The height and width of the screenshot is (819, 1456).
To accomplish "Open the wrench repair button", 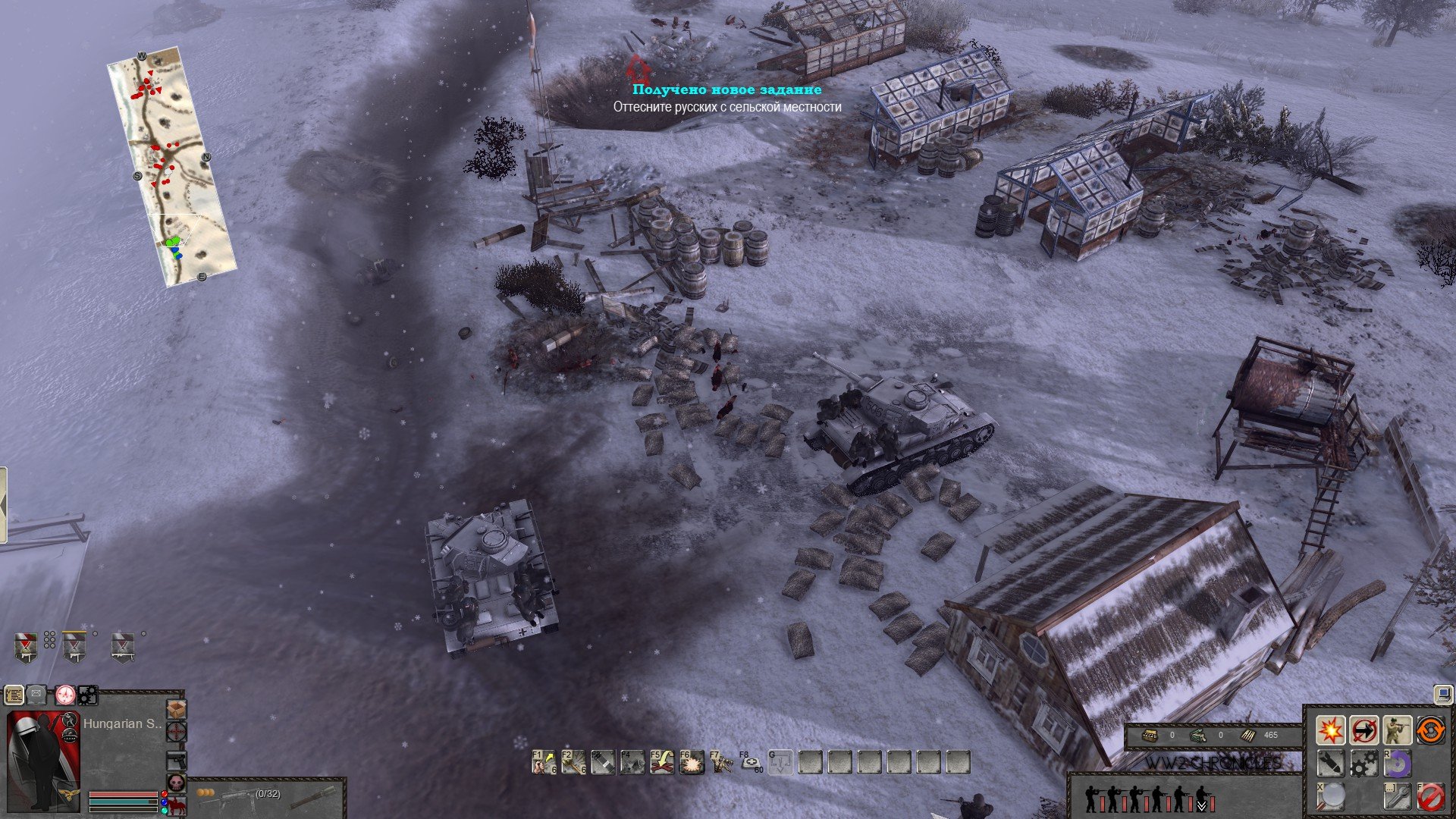I will [1397, 796].
